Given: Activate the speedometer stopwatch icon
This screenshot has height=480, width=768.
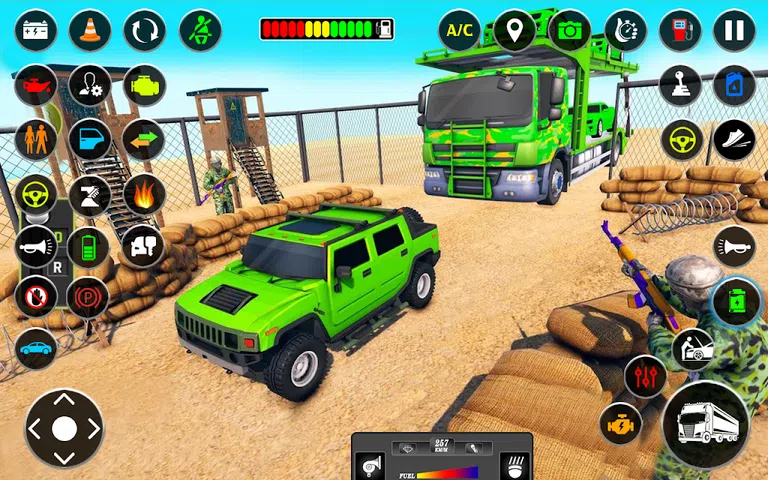Looking at the screenshot, I should [626, 31].
